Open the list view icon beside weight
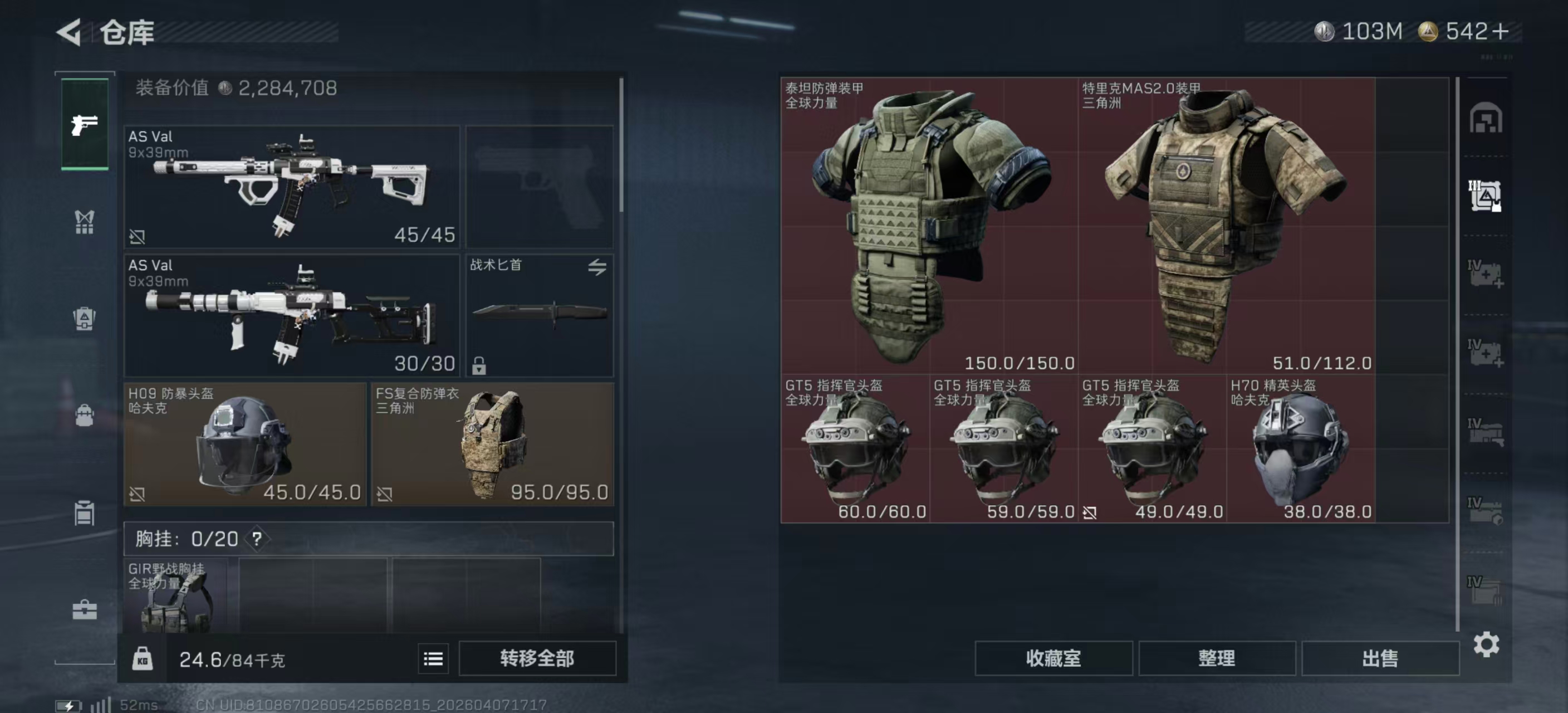This screenshot has height=713, width=1568. pyautogui.click(x=433, y=659)
